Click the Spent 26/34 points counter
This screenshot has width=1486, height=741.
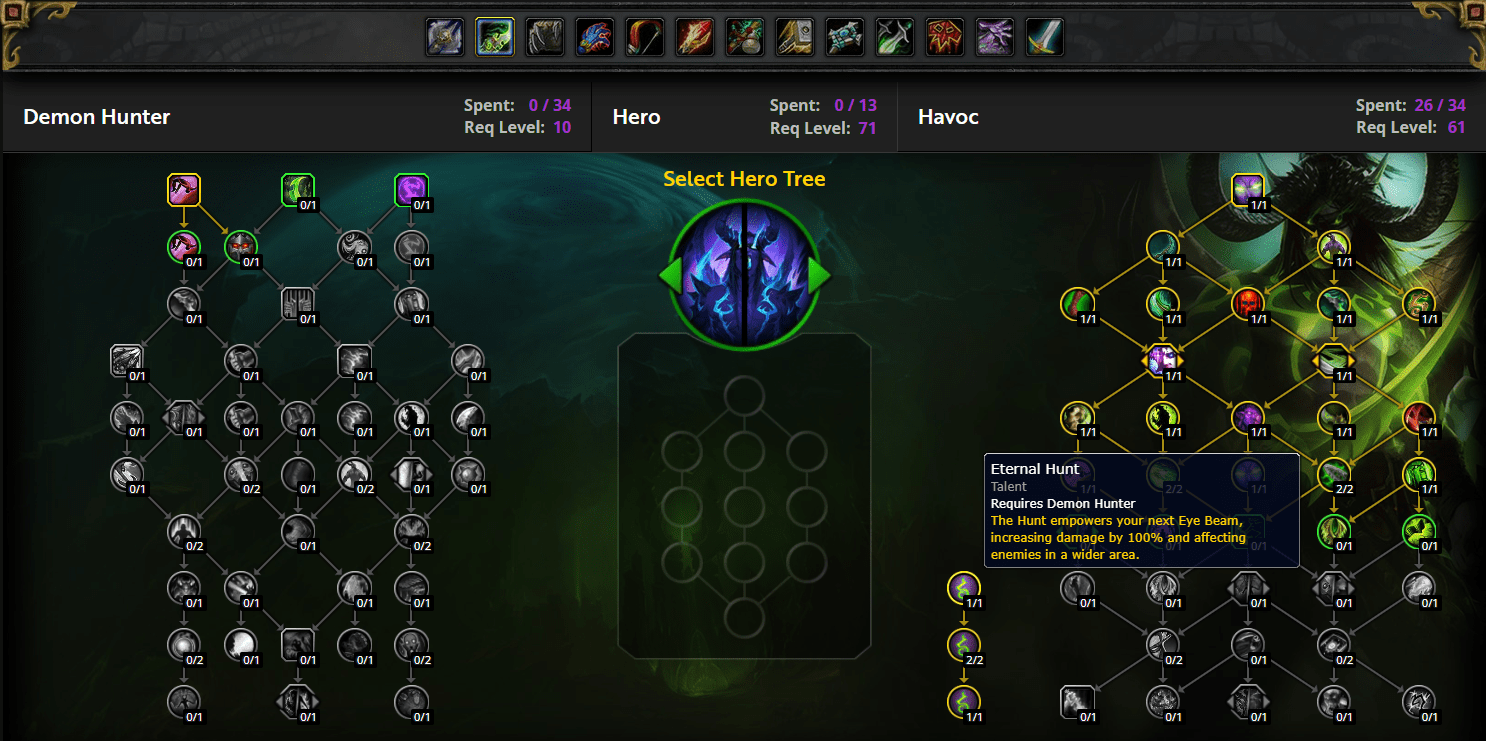1410,105
